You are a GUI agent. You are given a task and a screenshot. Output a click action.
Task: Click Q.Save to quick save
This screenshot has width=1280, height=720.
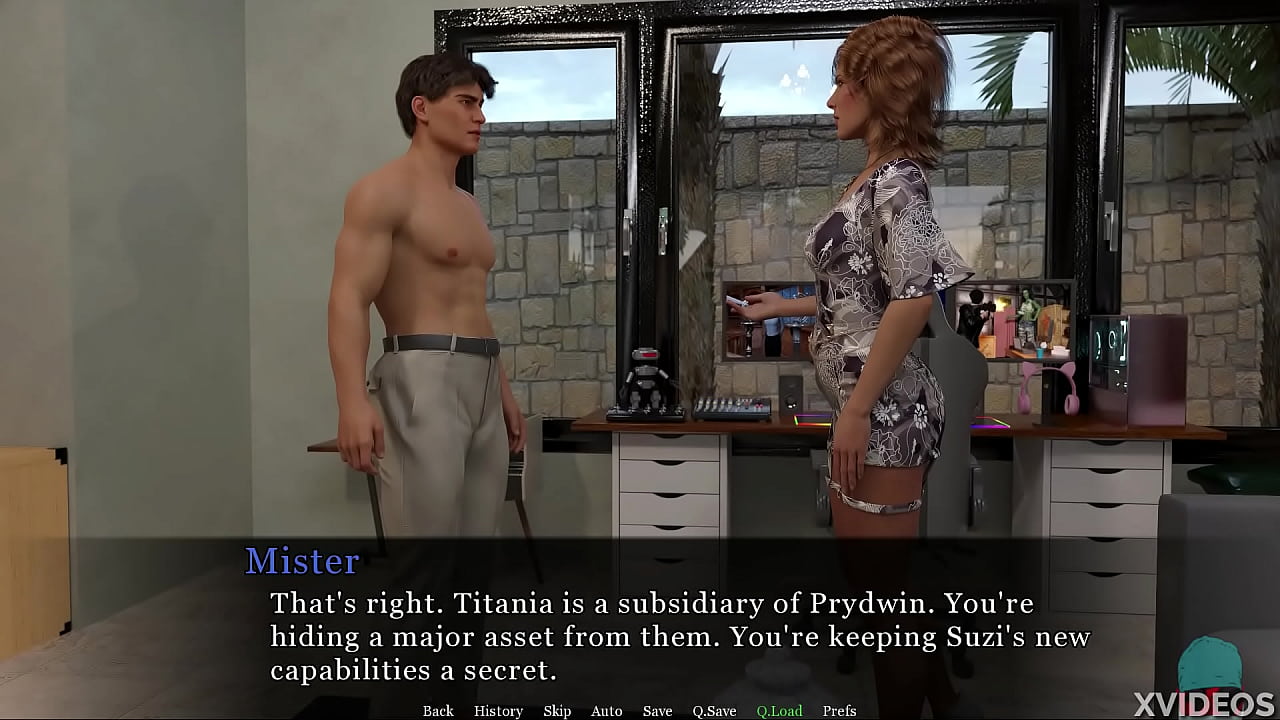[714, 711]
